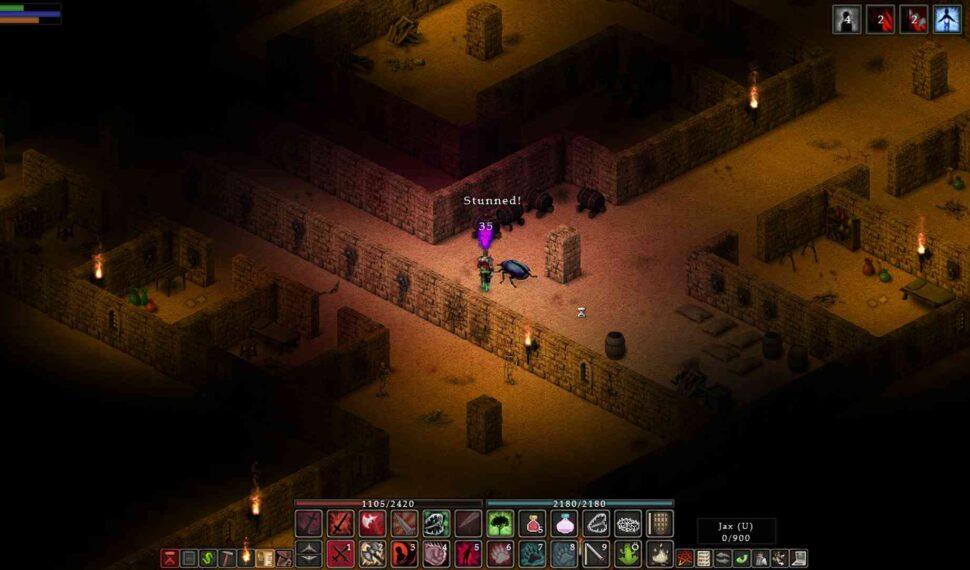This screenshot has height=570, width=970.
Task: Select the thorny crown ring ability
Action: tap(627, 523)
